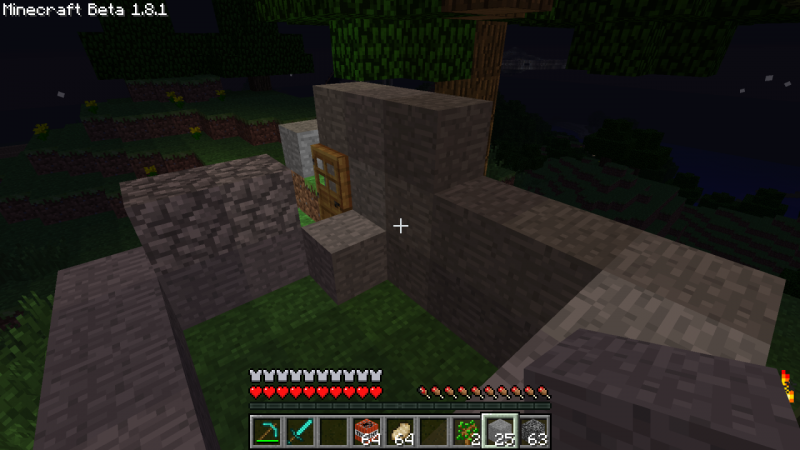Viewport: 800px width, 450px height.
Task: Switch to the sapling hotbar slot
Action: click(x=467, y=431)
